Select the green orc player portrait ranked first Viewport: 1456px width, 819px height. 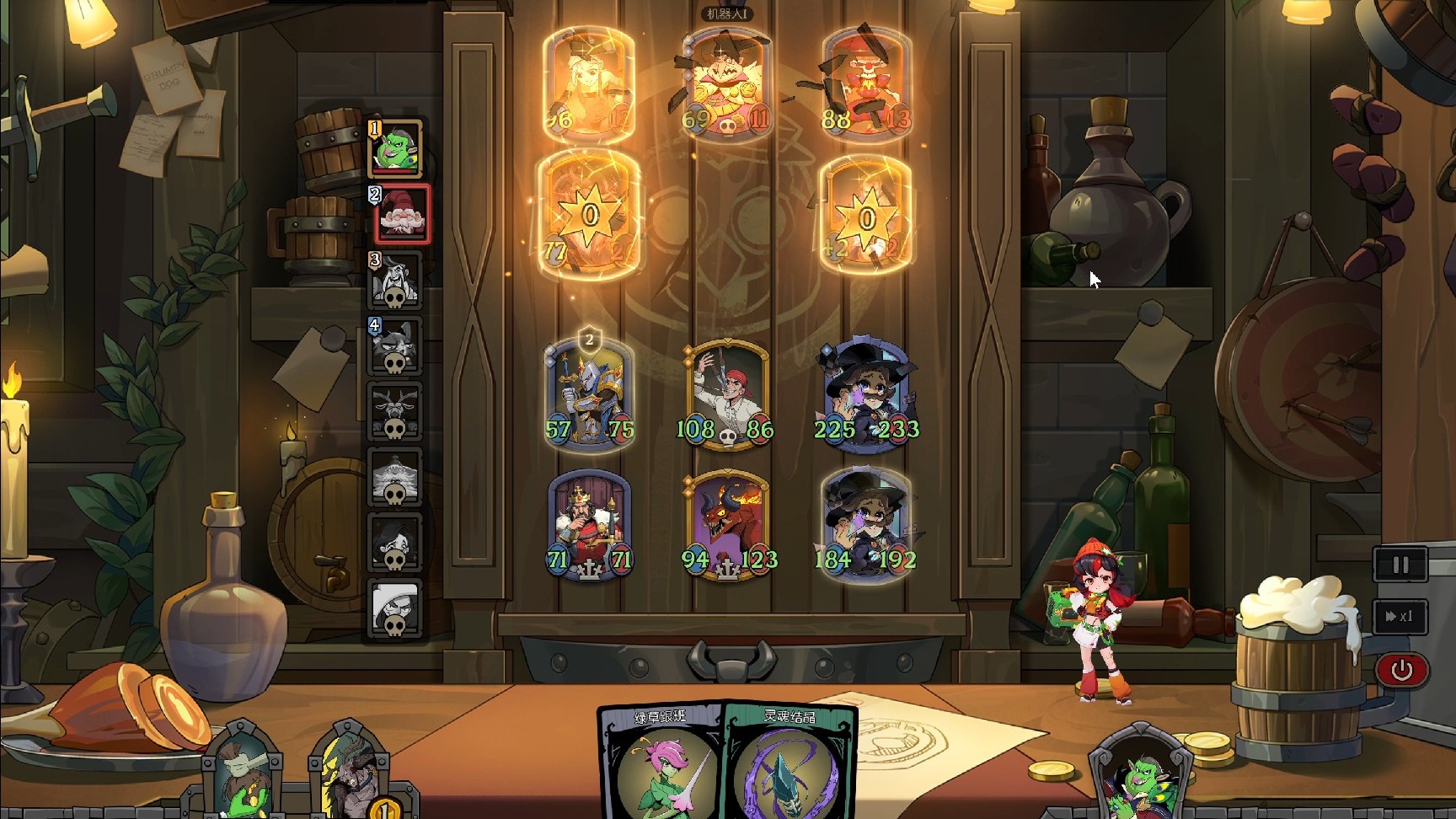click(x=395, y=147)
